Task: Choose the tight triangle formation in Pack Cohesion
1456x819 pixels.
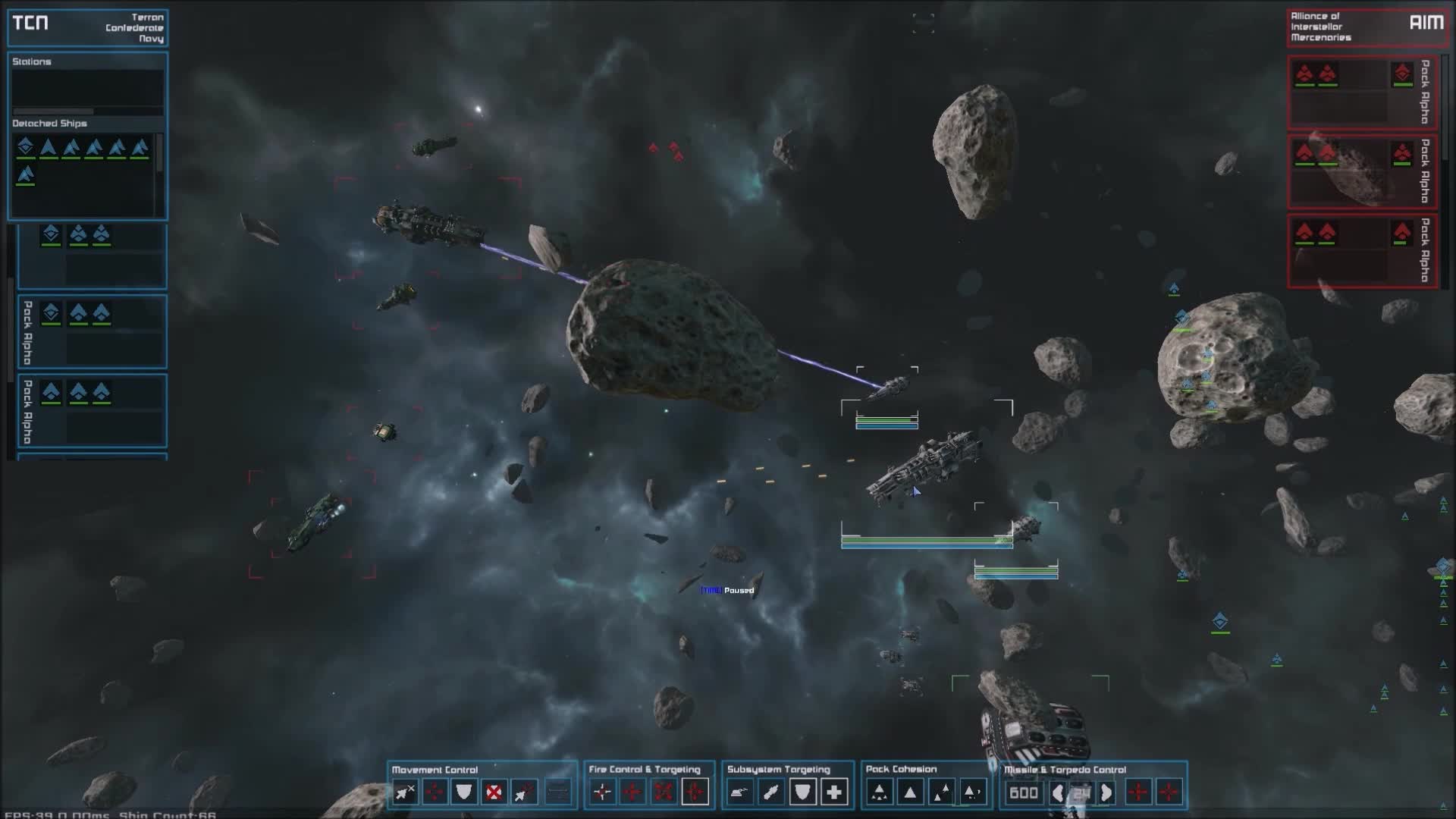Action: point(880,792)
